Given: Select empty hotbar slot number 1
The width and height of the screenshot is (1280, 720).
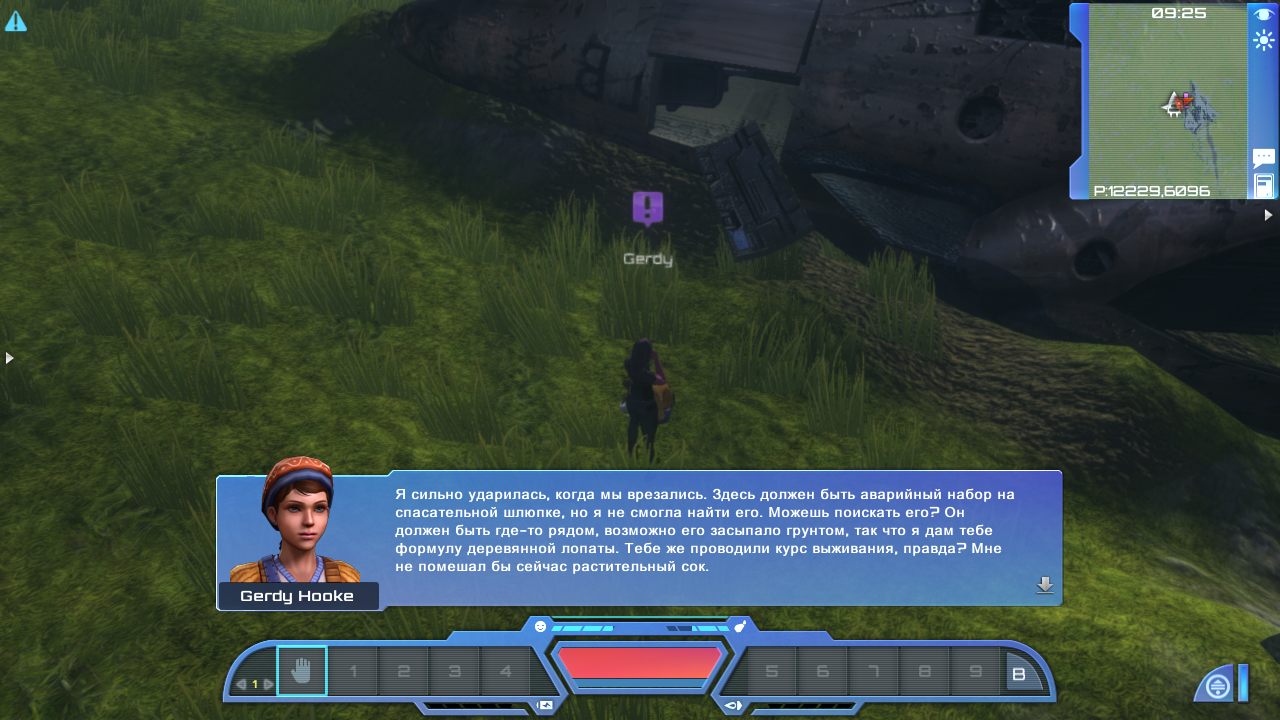Looking at the screenshot, I should tap(353, 672).
